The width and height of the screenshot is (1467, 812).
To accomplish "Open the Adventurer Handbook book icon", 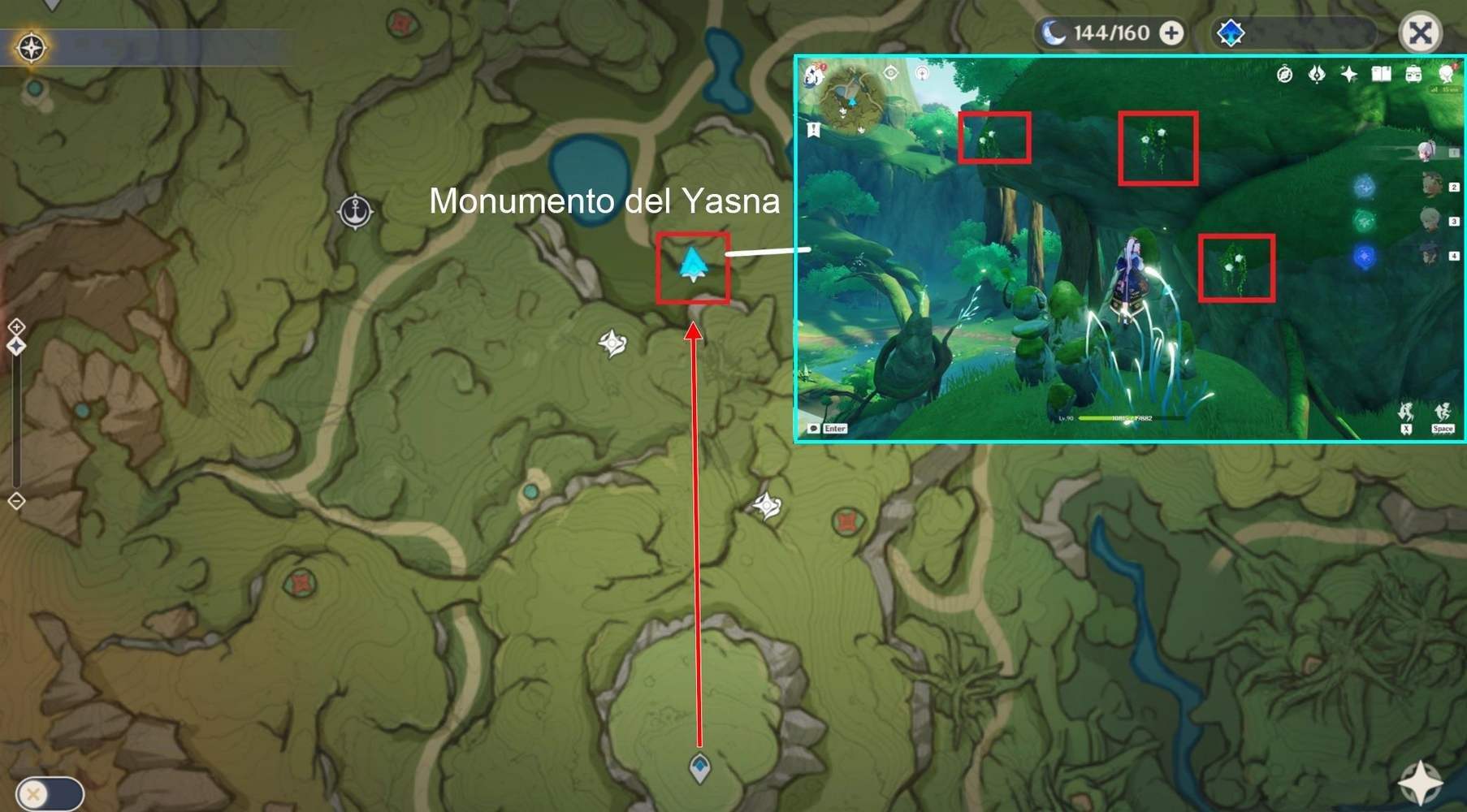I will pos(1380,75).
